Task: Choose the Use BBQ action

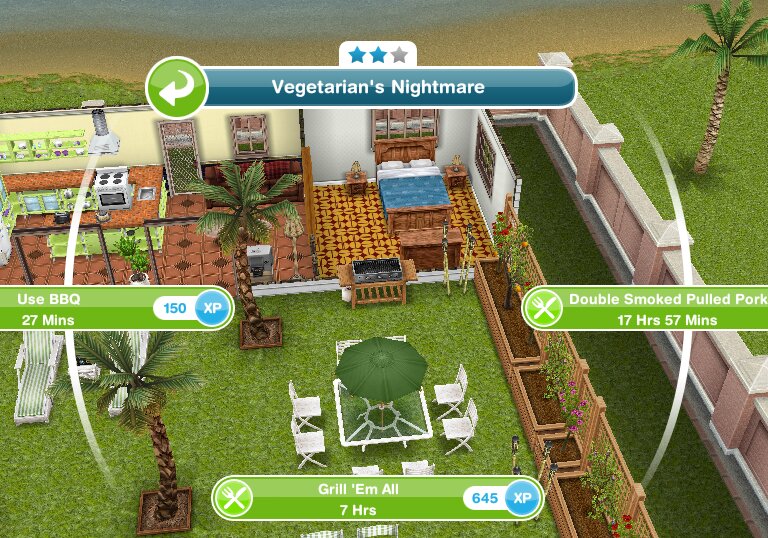Action: (110, 309)
